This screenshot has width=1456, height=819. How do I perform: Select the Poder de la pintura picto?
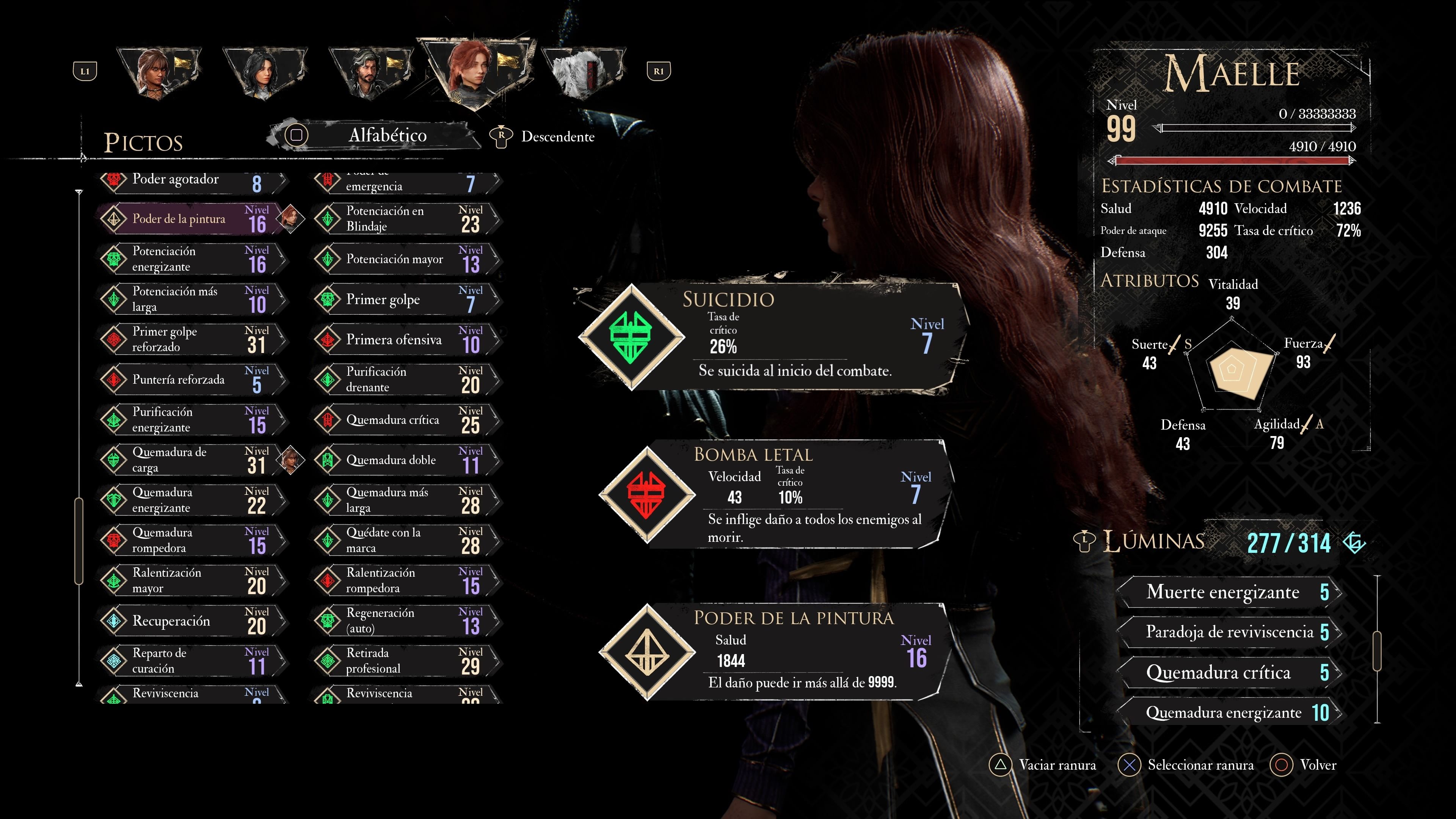(x=192, y=219)
